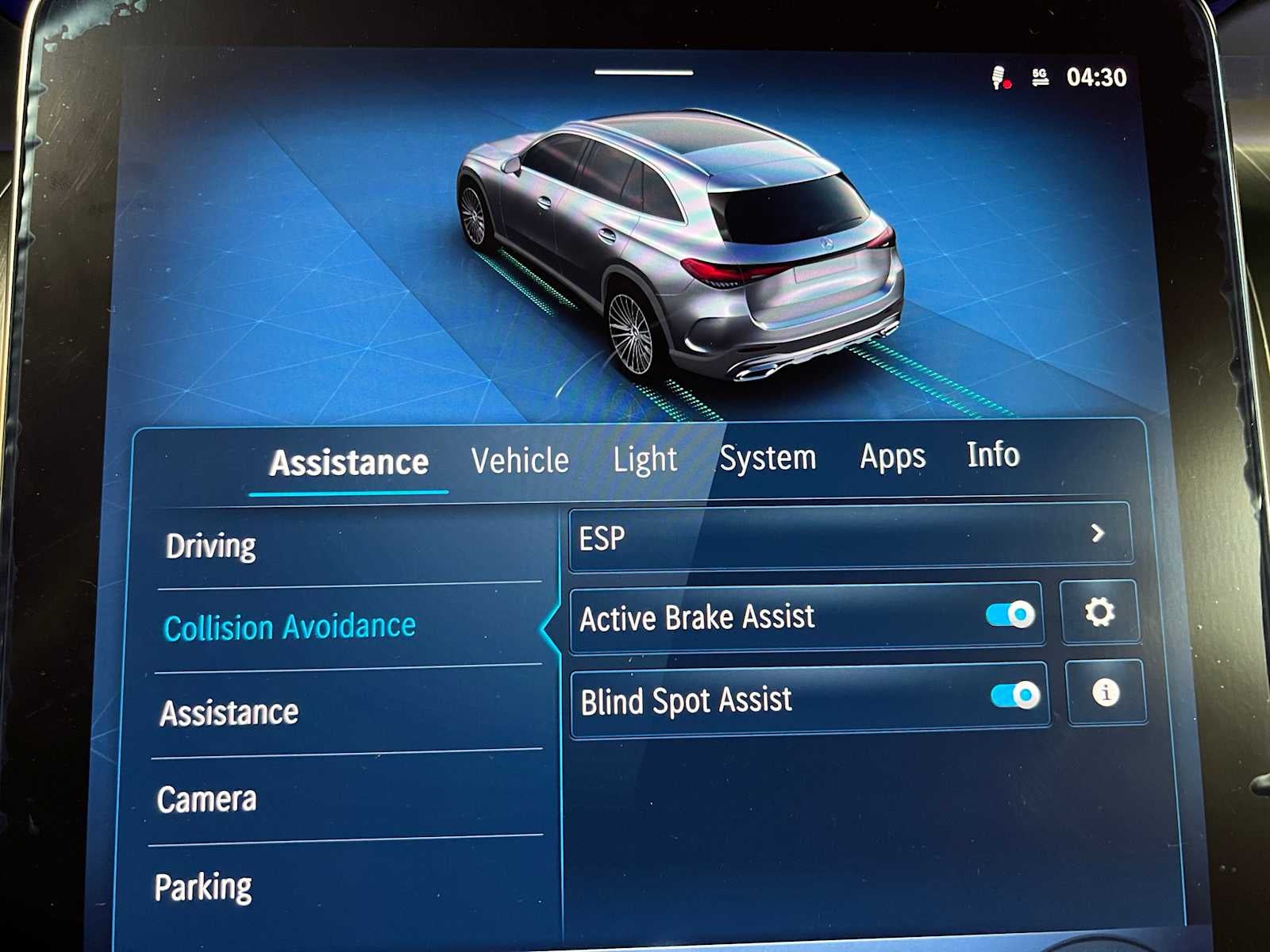Open the Apps tab
1270x952 pixels.
tap(892, 456)
